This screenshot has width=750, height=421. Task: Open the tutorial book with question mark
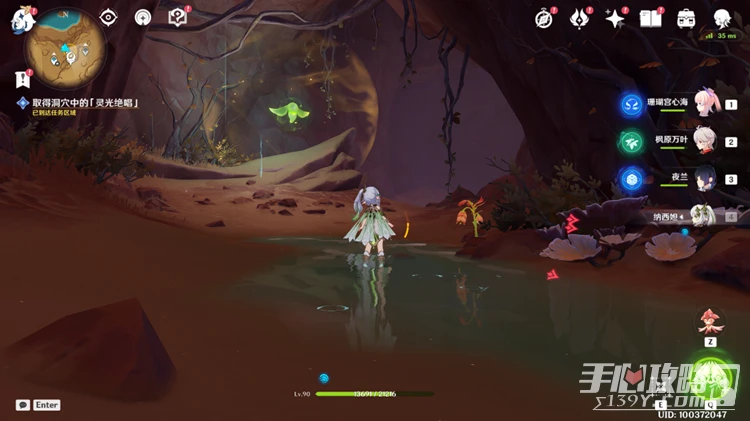tap(178, 18)
